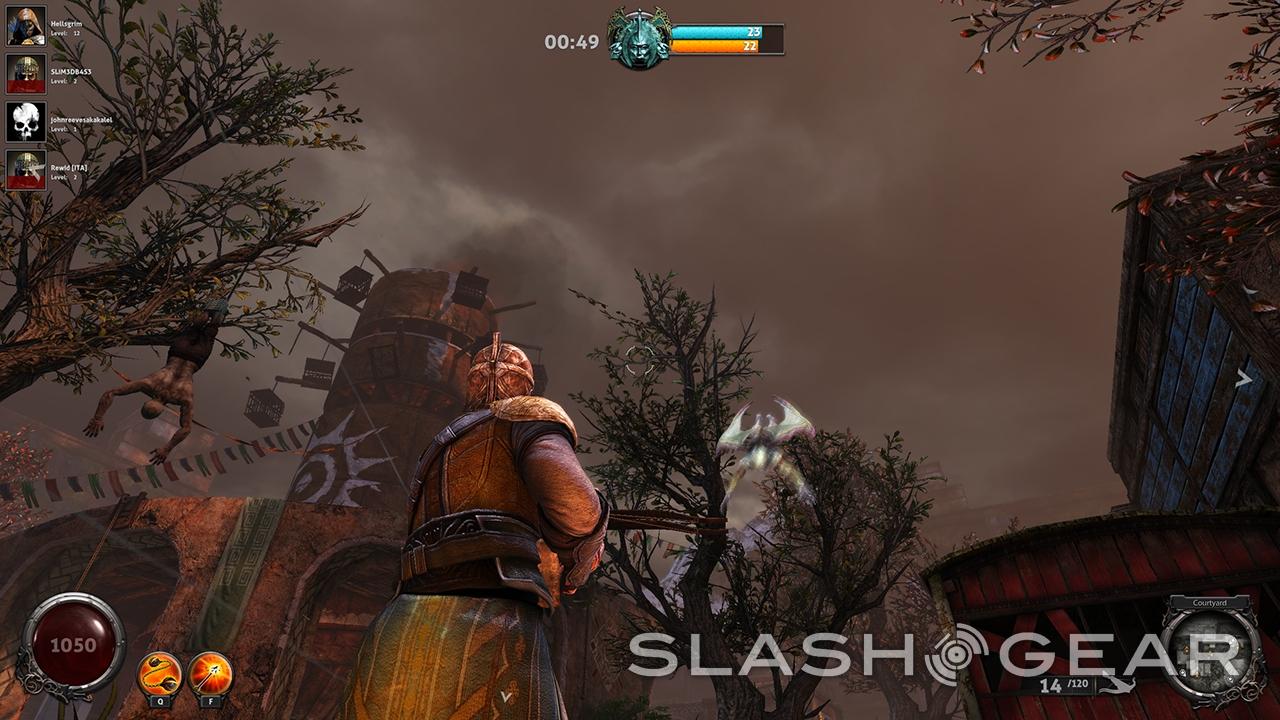Use the flaming arrow ability

pyautogui.click(x=210, y=673)
